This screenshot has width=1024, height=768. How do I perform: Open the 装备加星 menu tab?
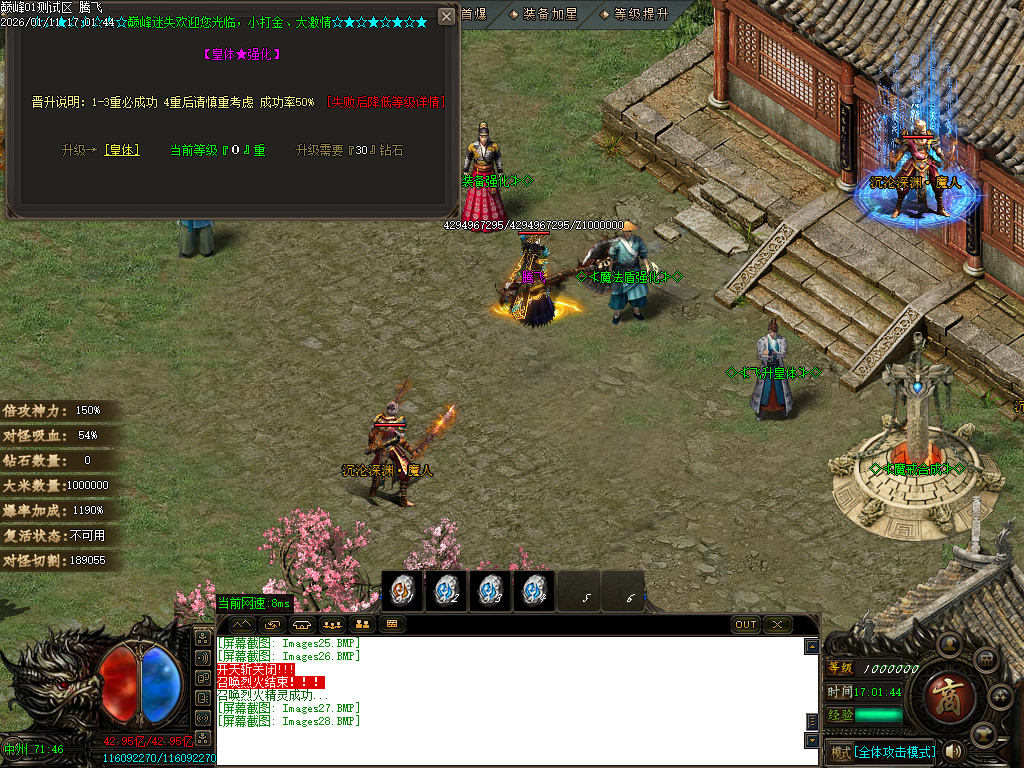tap(543, 14)
